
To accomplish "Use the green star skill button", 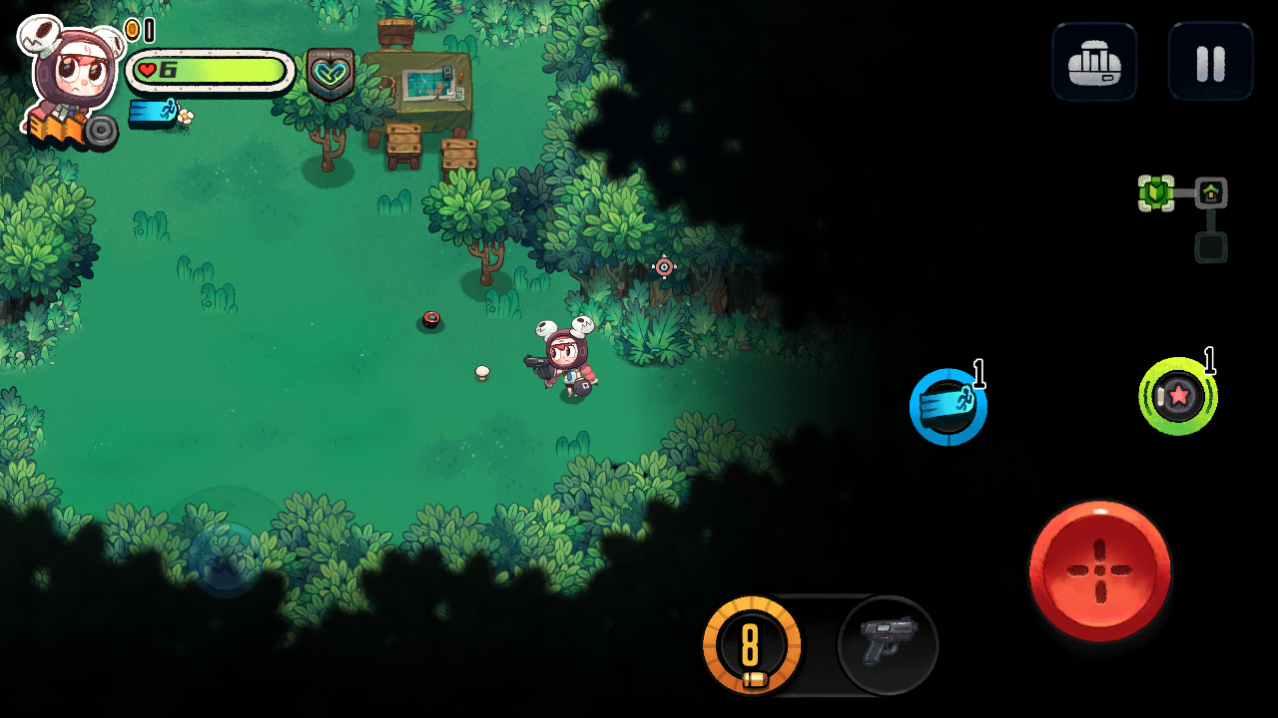I will tap(1178, 396).
